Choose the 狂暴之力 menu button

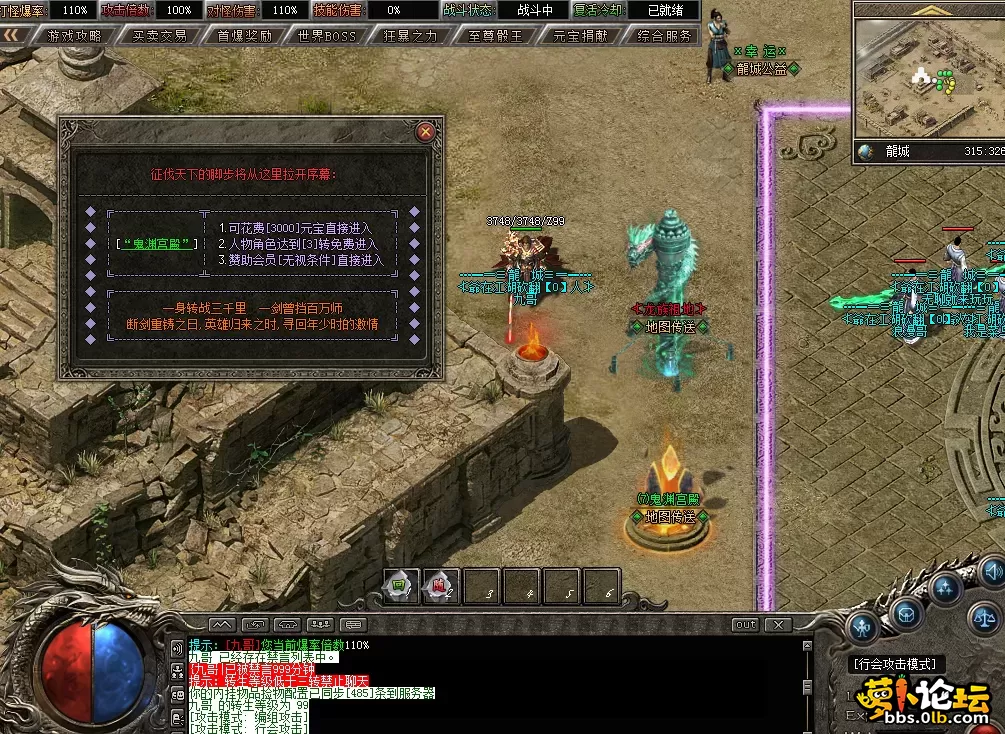(410, 36)
